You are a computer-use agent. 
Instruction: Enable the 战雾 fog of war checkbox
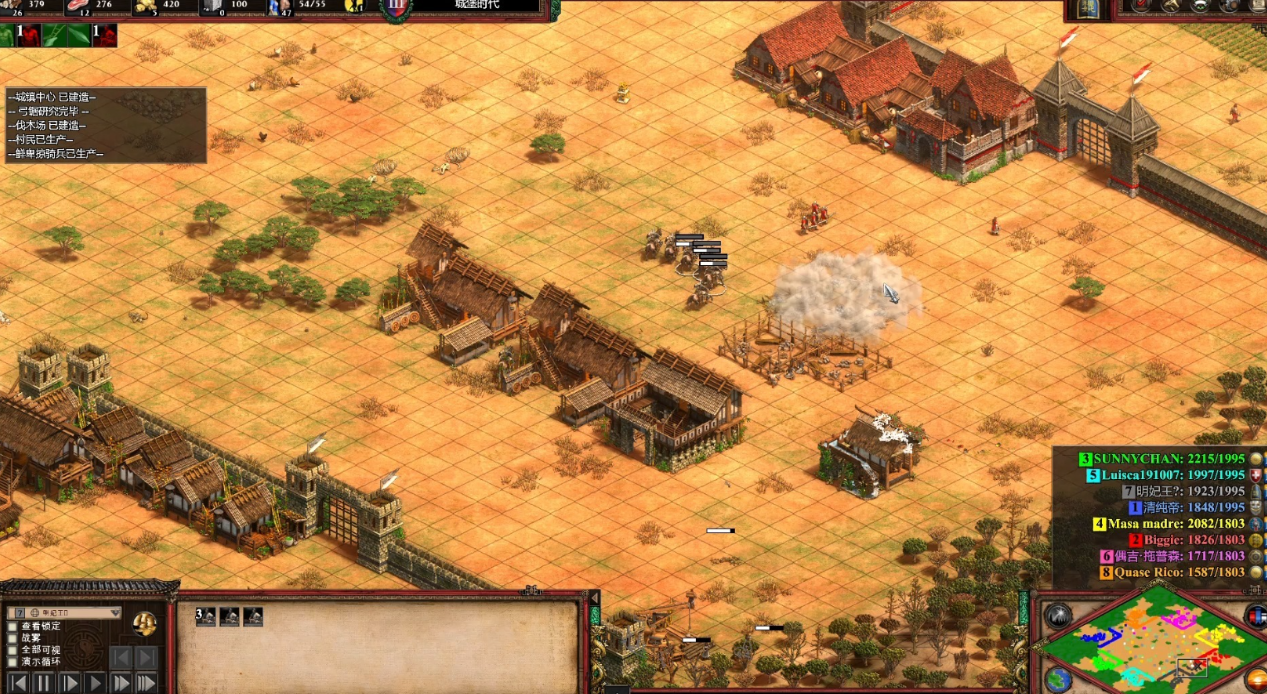(13, 638)
